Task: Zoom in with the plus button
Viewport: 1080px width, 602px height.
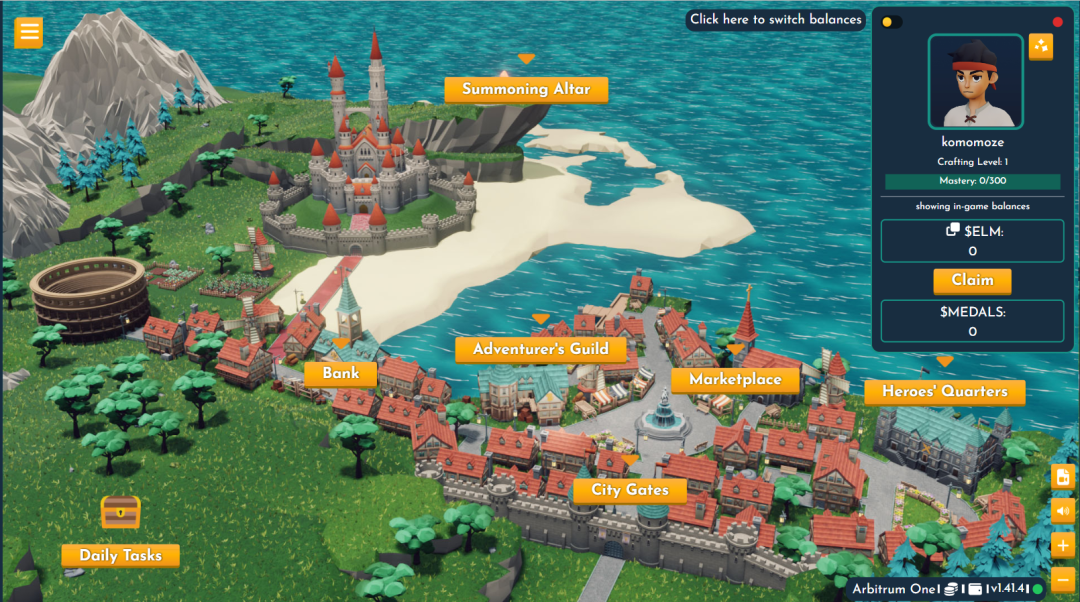Action: pyautogui.click(x=1063, y=545)
